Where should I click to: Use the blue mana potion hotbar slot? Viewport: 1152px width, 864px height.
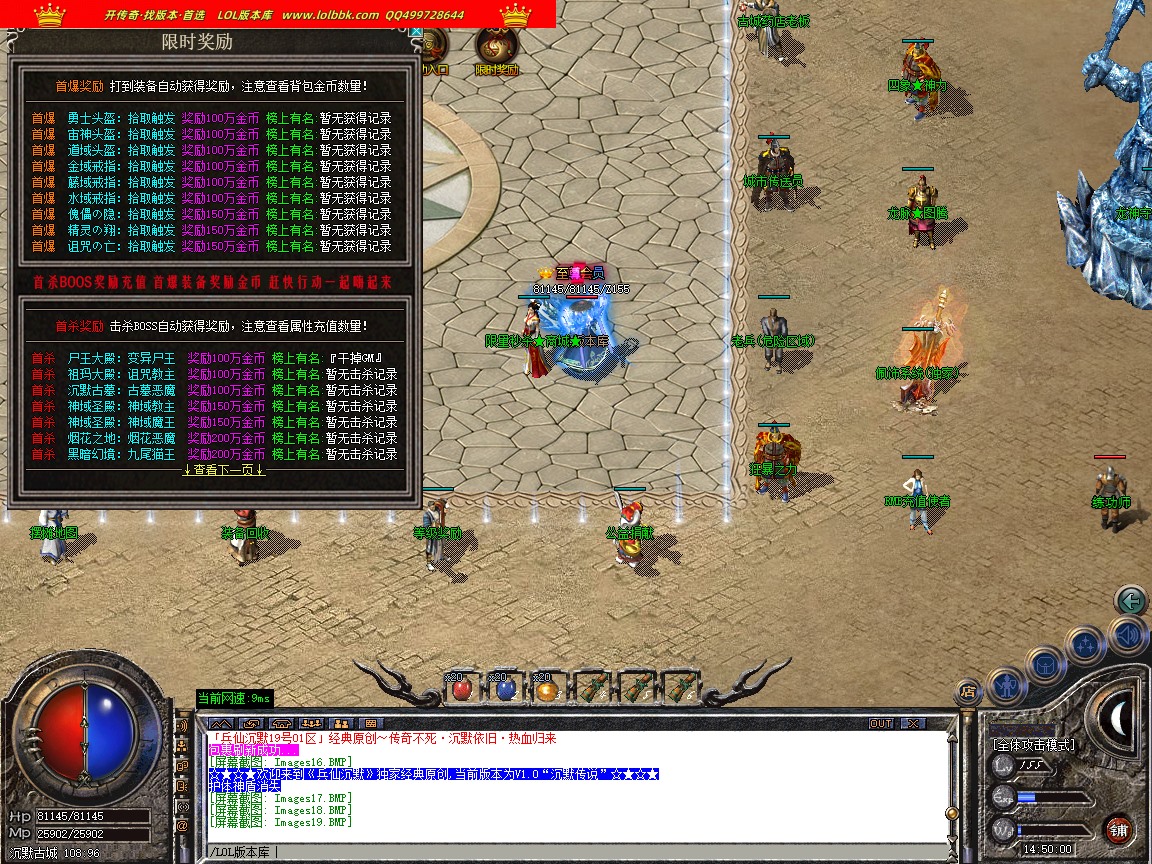click(x=504, y=689)
